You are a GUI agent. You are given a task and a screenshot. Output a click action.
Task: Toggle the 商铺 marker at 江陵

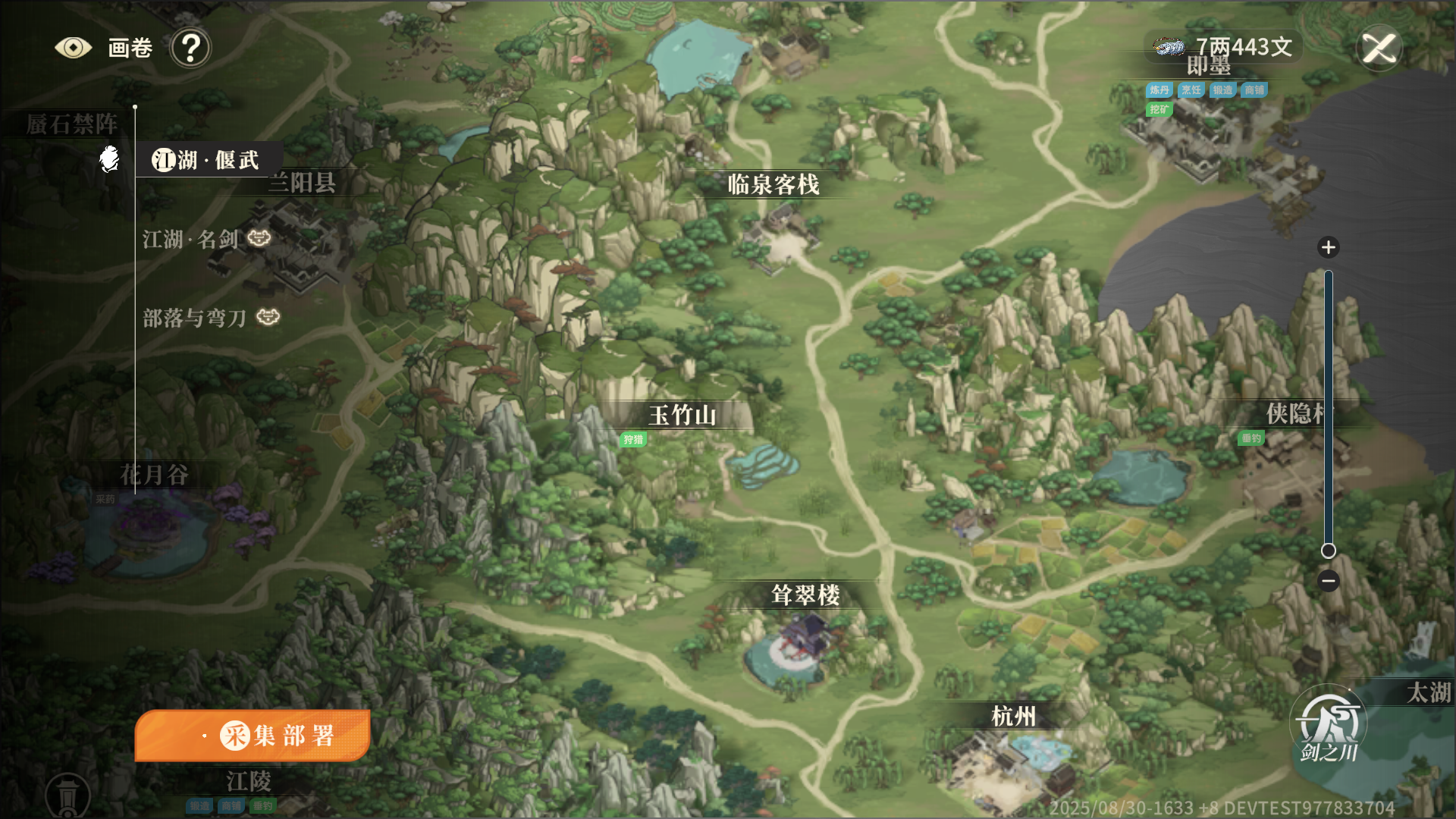pos(230,805)
